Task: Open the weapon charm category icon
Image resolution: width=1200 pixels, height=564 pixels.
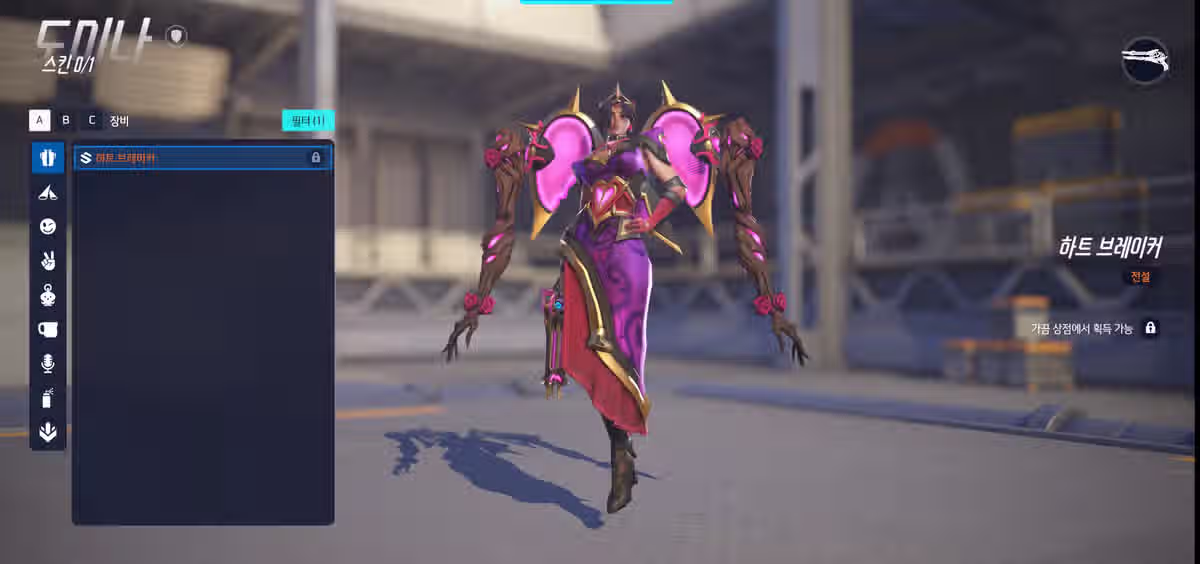Action: pyautogui.click(x=48, y=193)
